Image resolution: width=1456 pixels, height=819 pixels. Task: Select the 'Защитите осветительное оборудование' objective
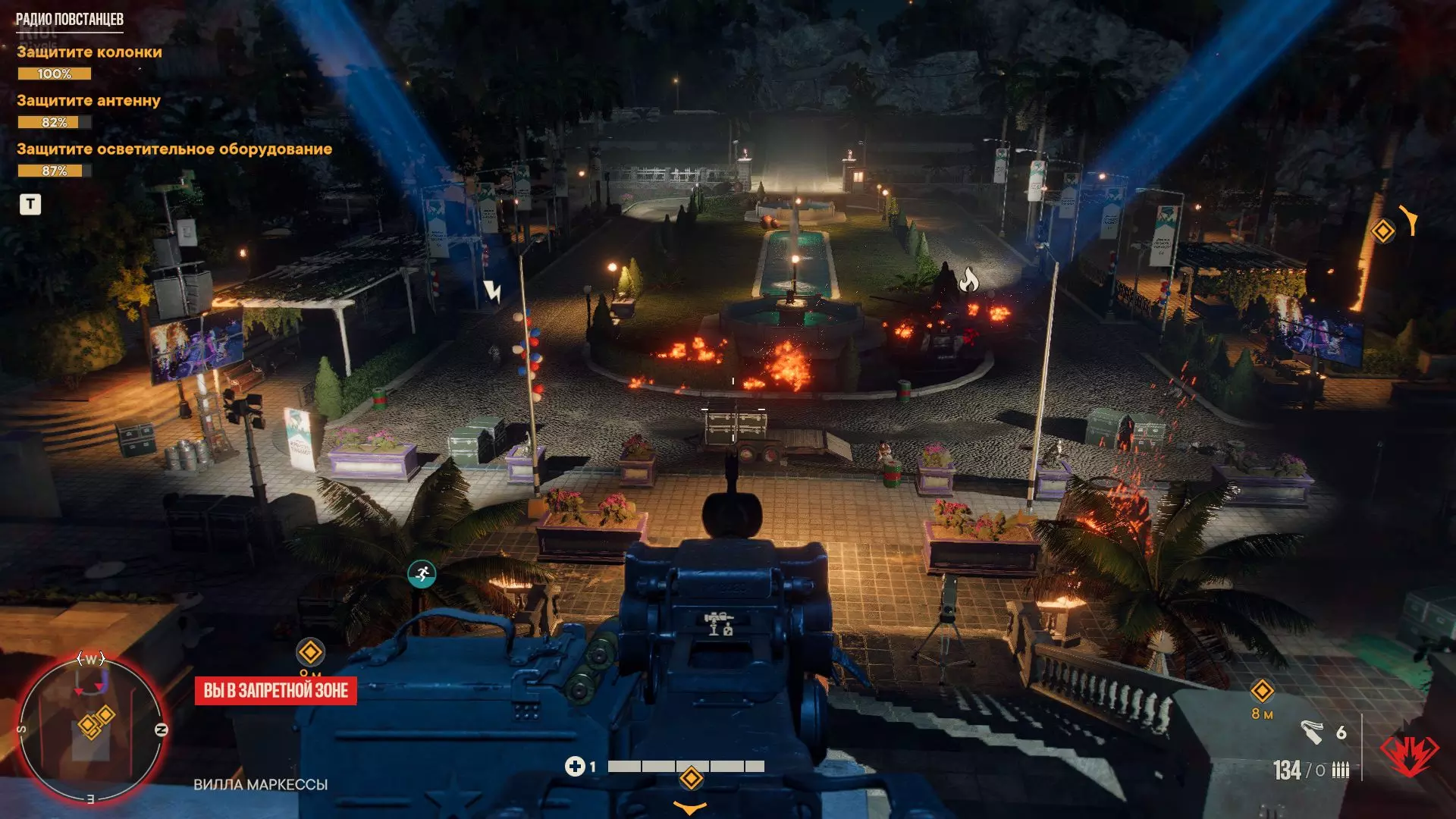(174, 149)
